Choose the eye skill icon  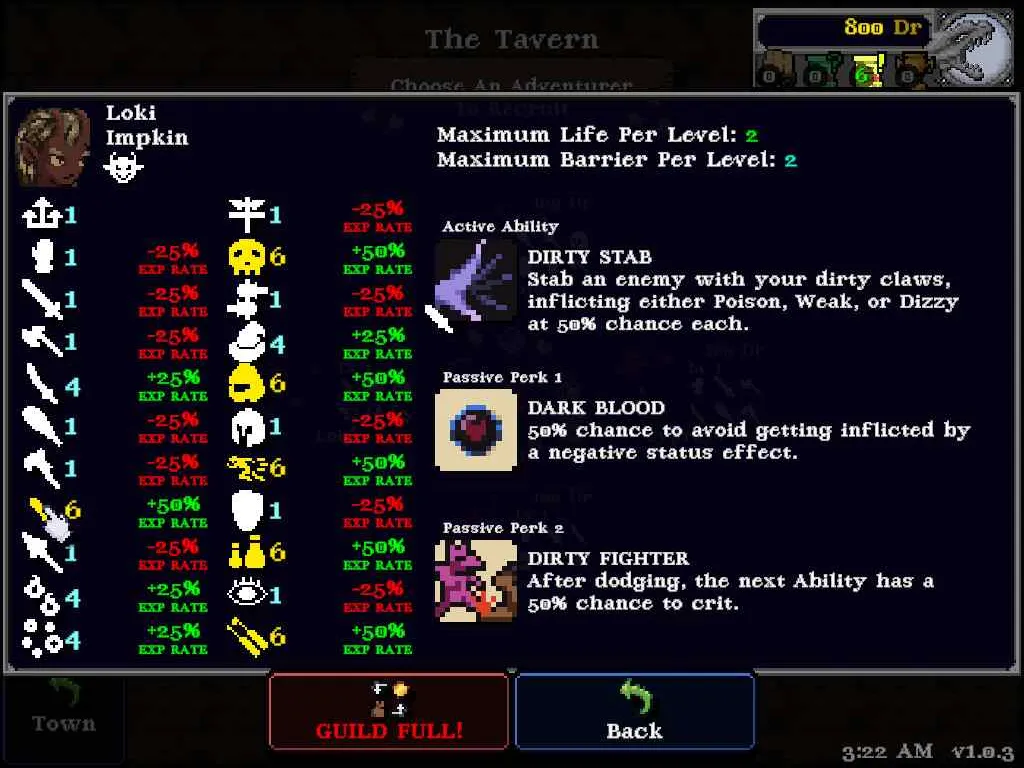(245, 594)
